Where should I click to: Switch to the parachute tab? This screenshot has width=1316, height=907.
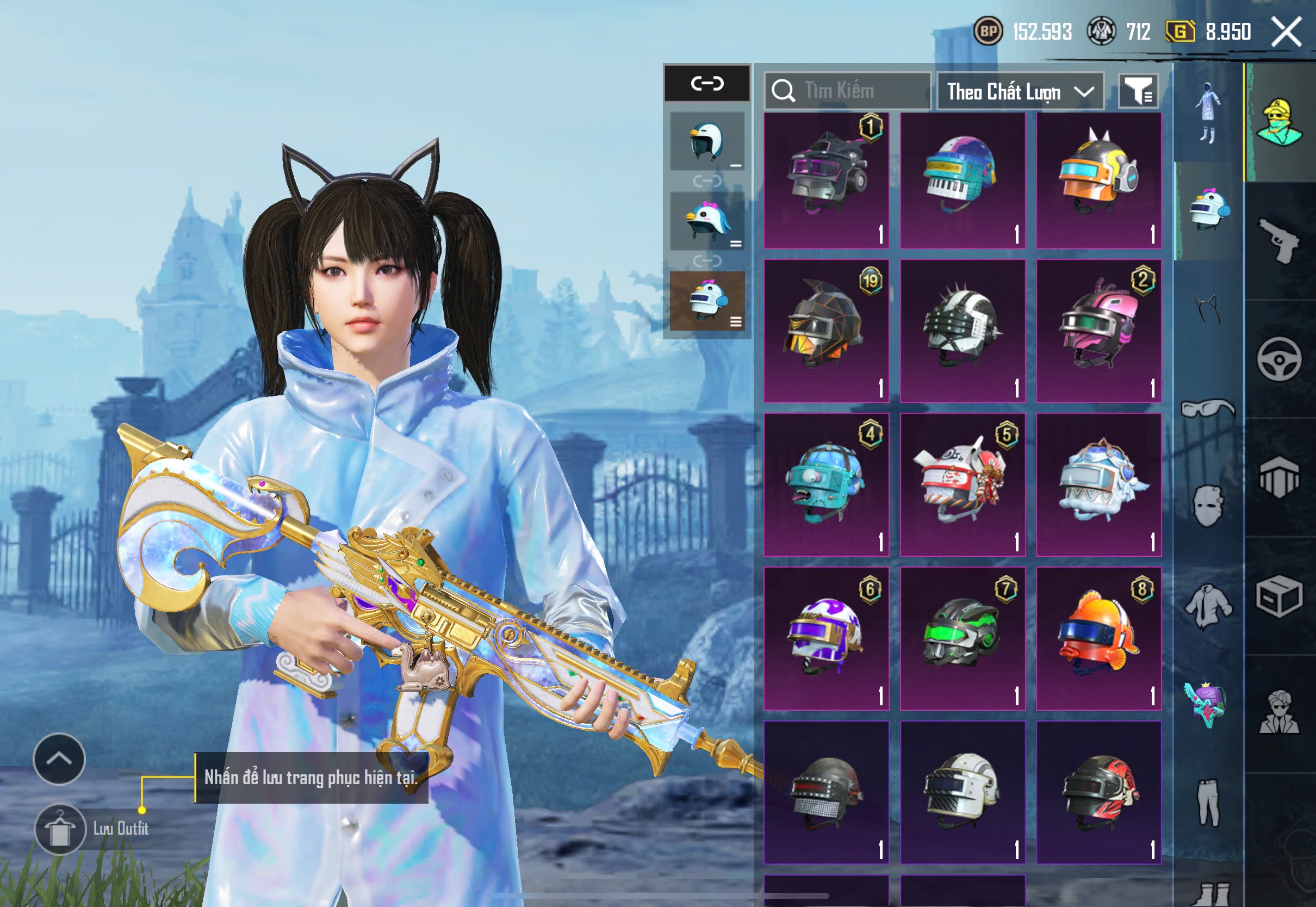(1279, 477)
